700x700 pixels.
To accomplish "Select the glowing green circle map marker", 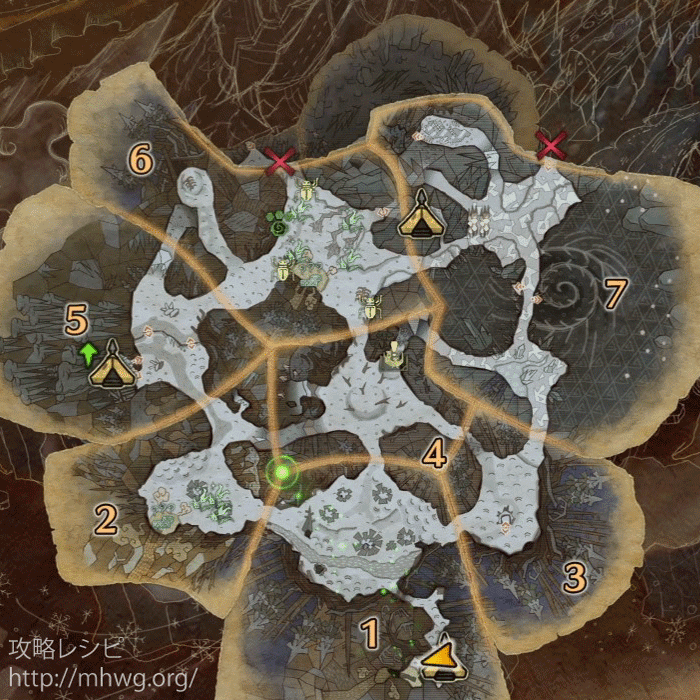I will click(283, 468).
